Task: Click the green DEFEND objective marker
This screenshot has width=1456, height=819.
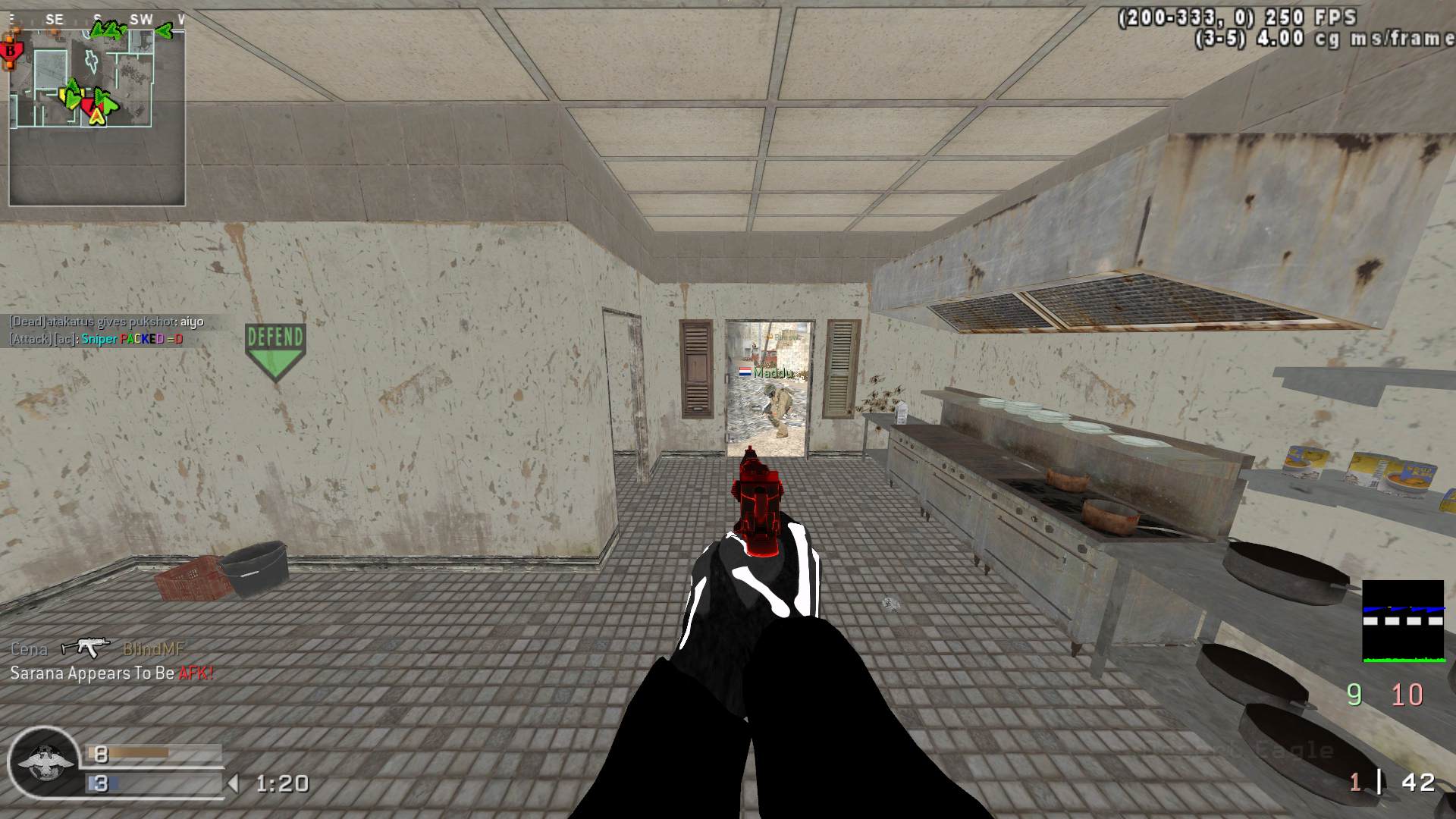Action: click(x=275, y=350)
